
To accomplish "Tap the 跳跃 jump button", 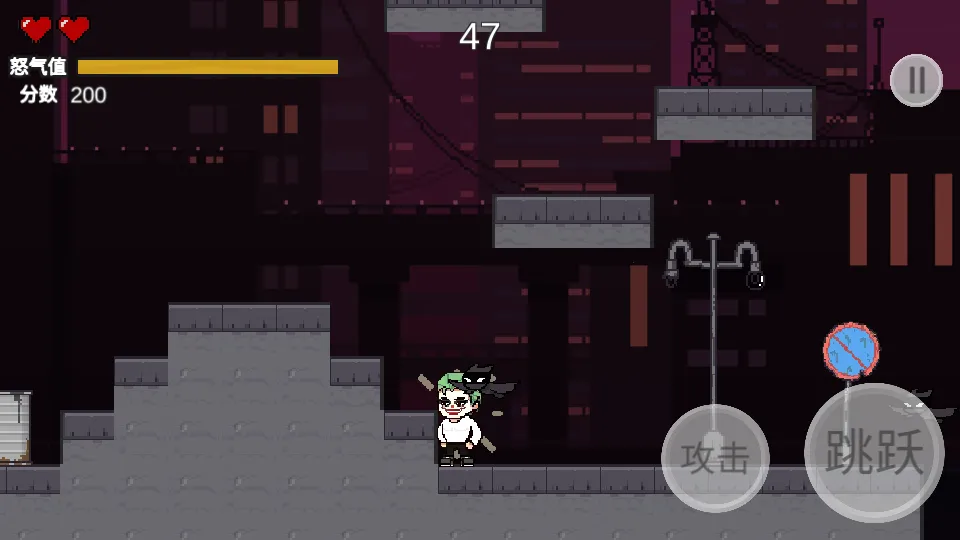I will click(x=874, y=453).
